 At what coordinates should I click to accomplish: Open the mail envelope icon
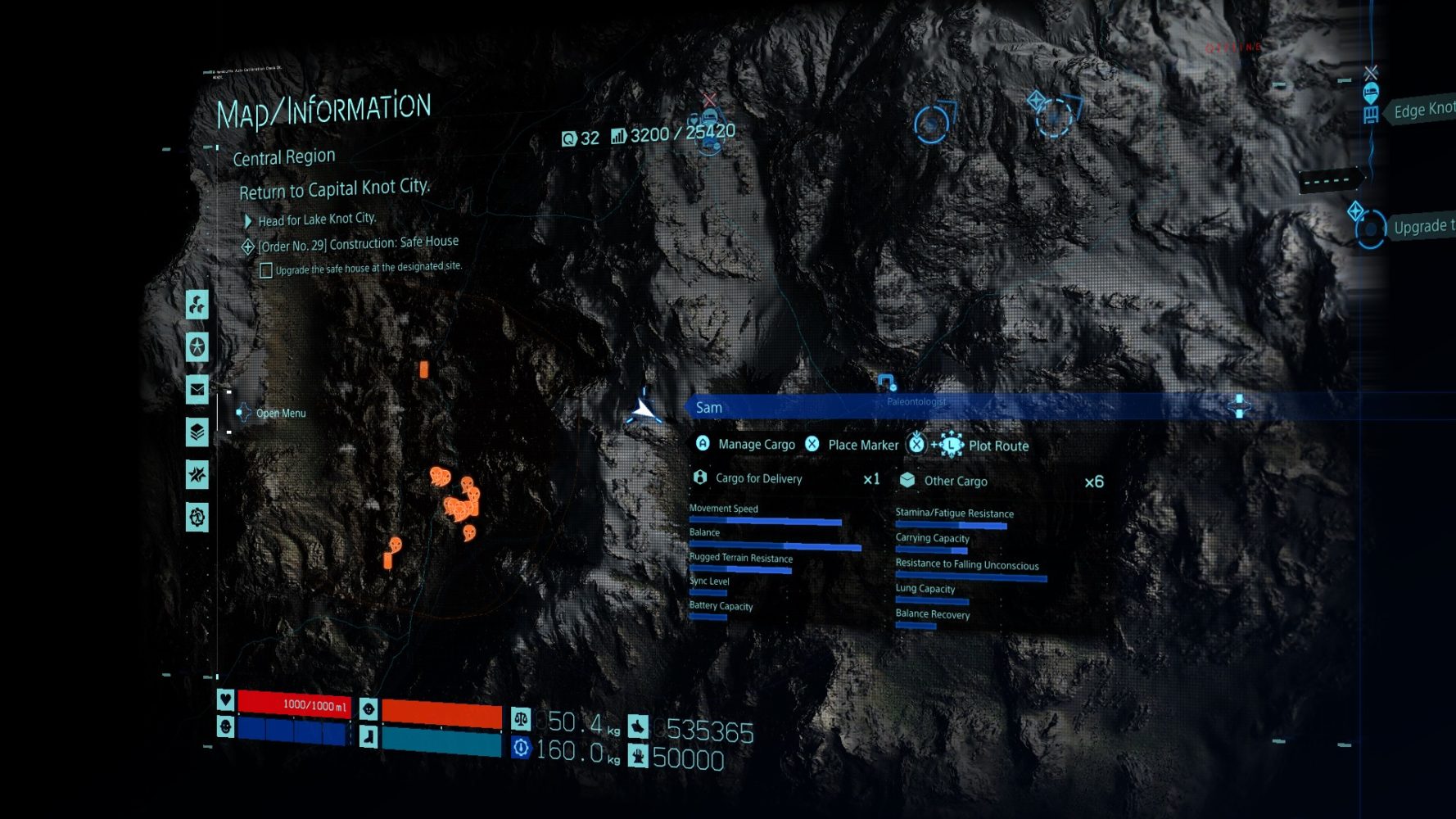197,390
